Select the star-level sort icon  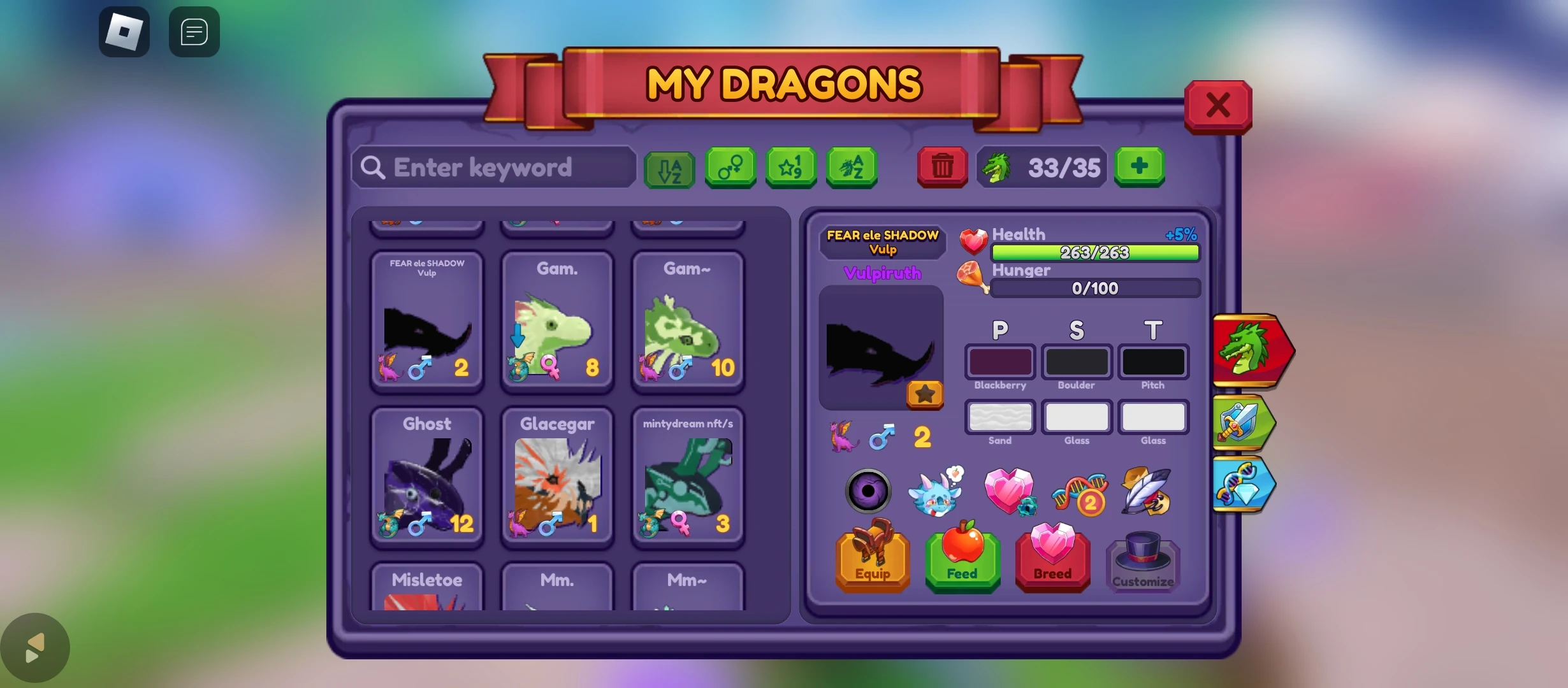(790, 168)
